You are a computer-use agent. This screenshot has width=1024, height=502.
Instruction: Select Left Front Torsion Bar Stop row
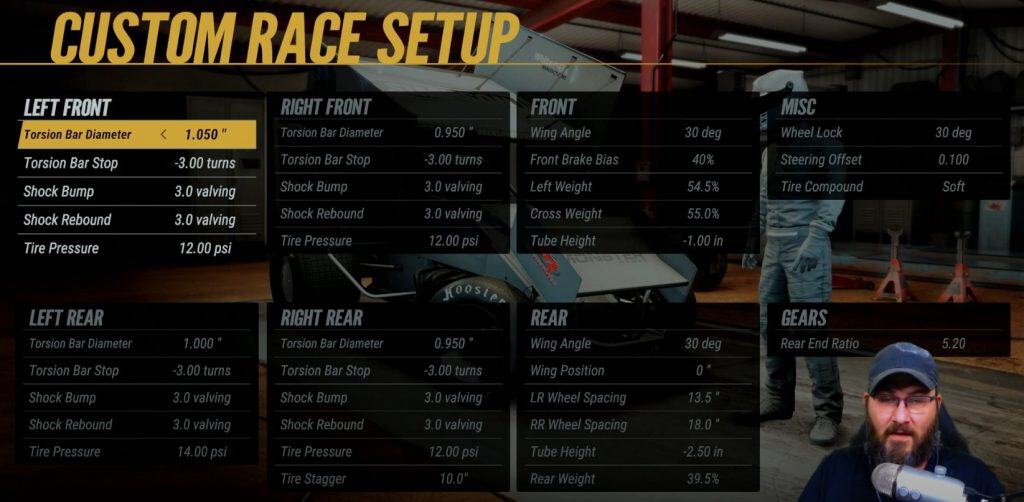point(137,163)
